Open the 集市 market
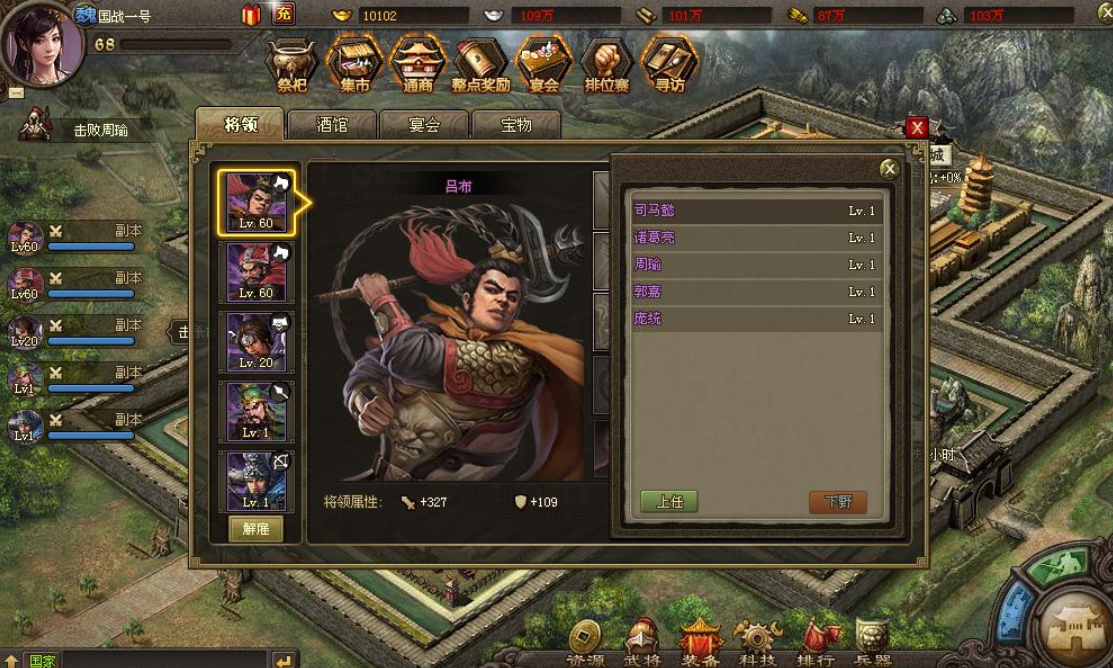 (355, 66)
